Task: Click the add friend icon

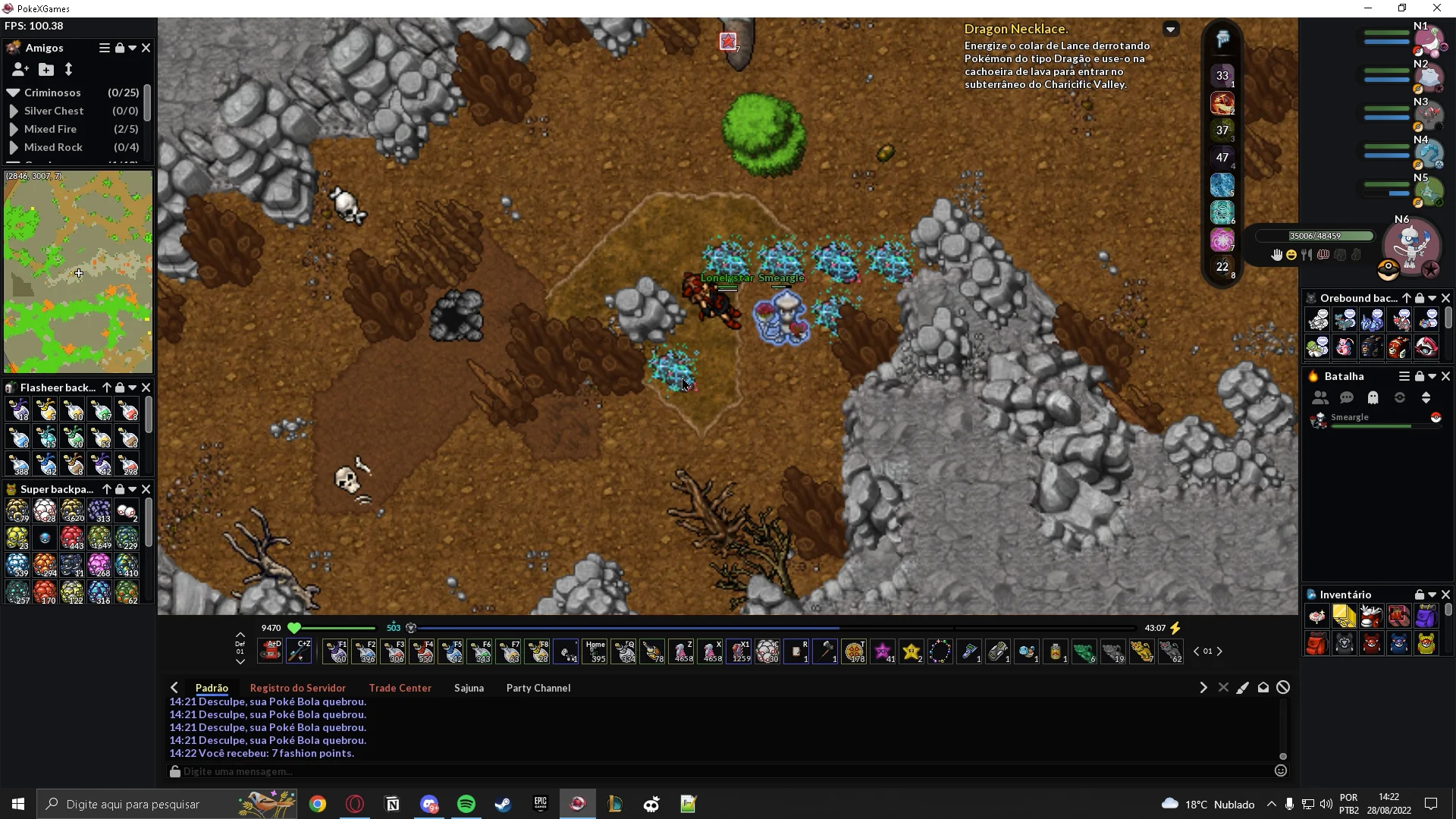Action: click(20, 70)
